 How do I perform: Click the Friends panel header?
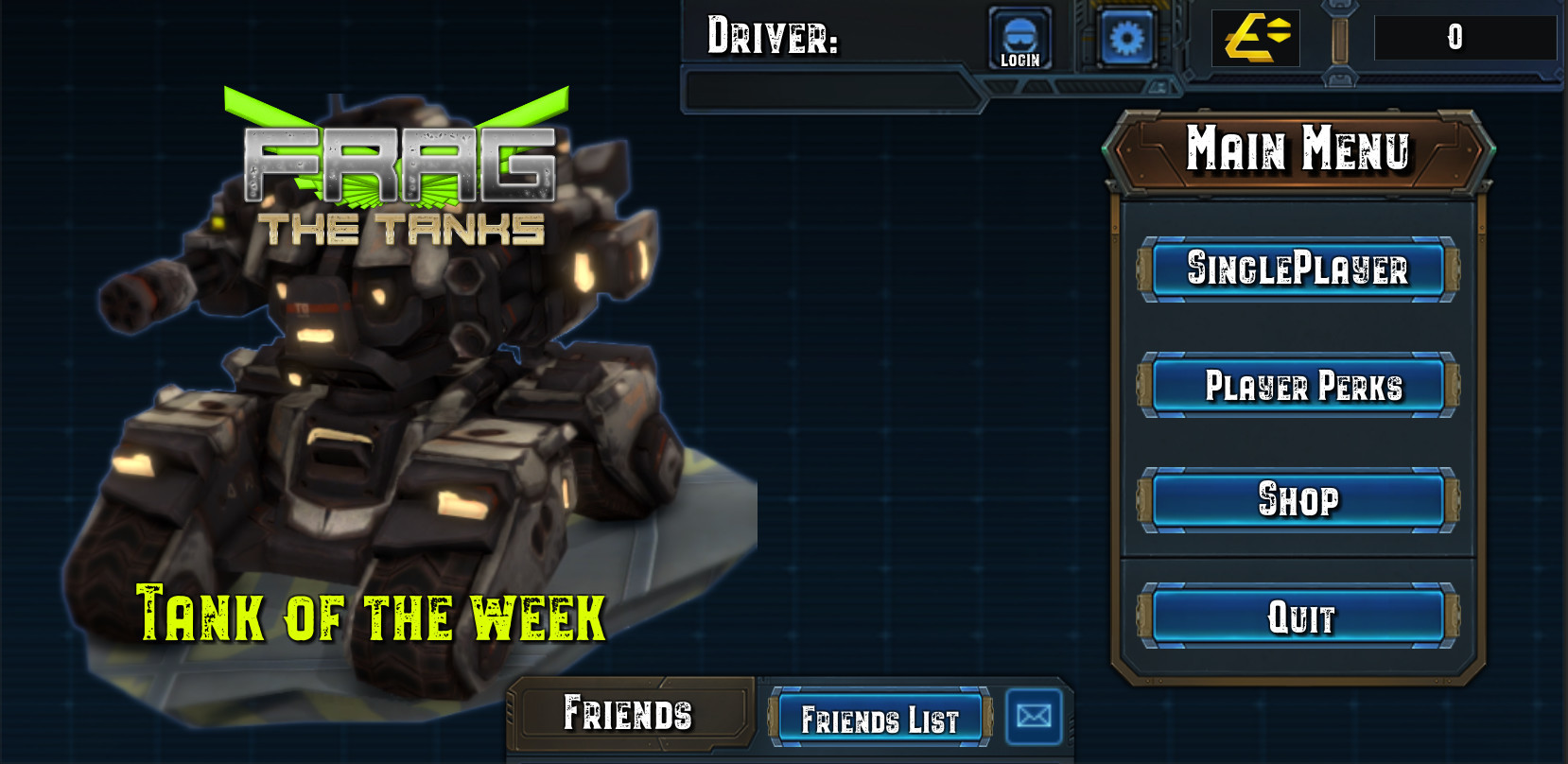pos(629,715)
